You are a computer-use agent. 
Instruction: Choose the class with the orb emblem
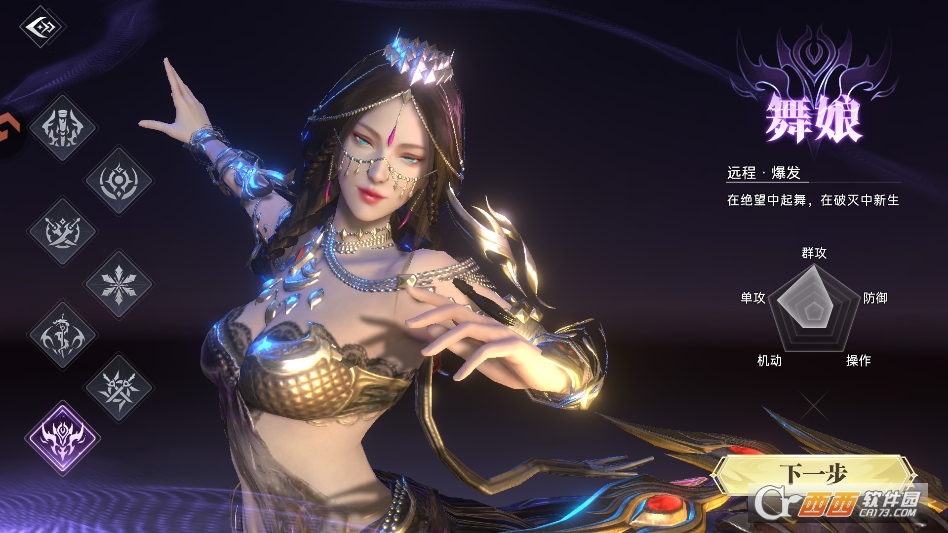pos(119,181)
